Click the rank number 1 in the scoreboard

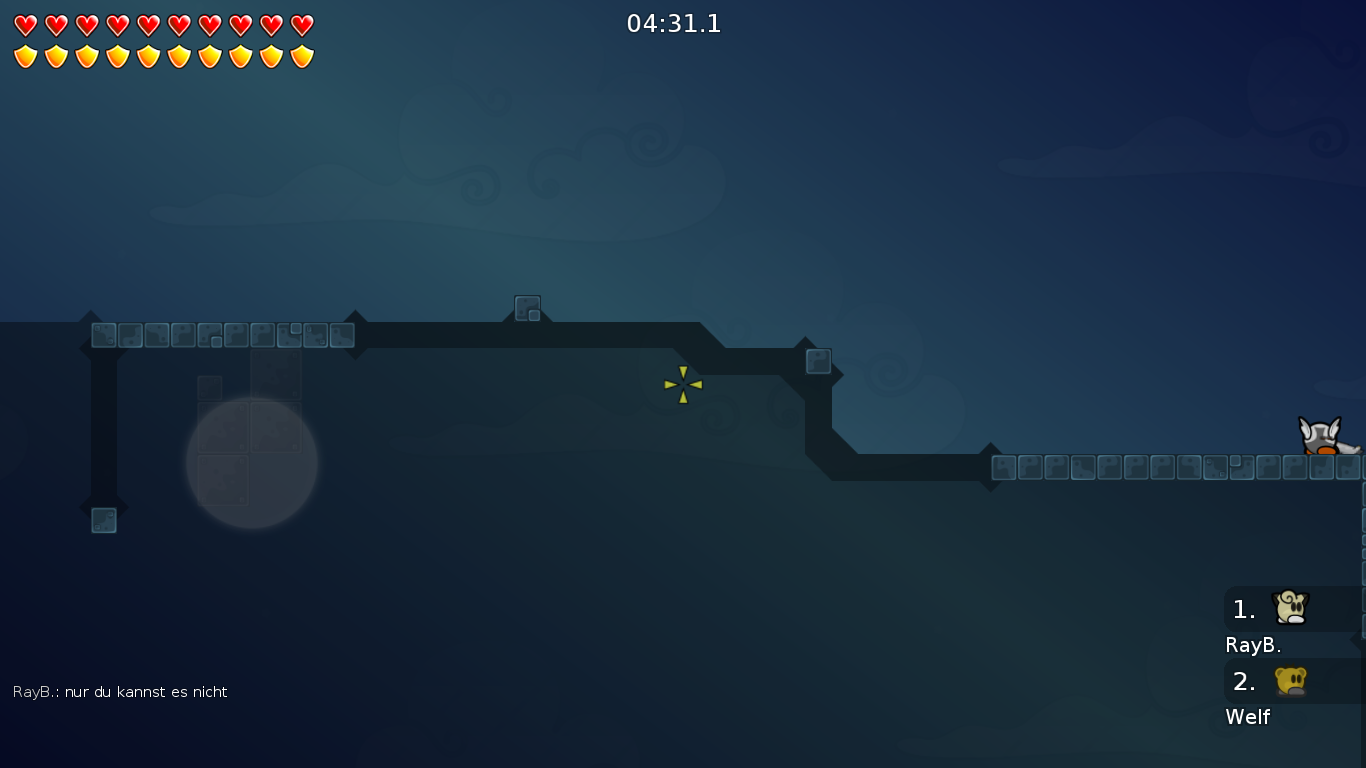(1242, 609)
